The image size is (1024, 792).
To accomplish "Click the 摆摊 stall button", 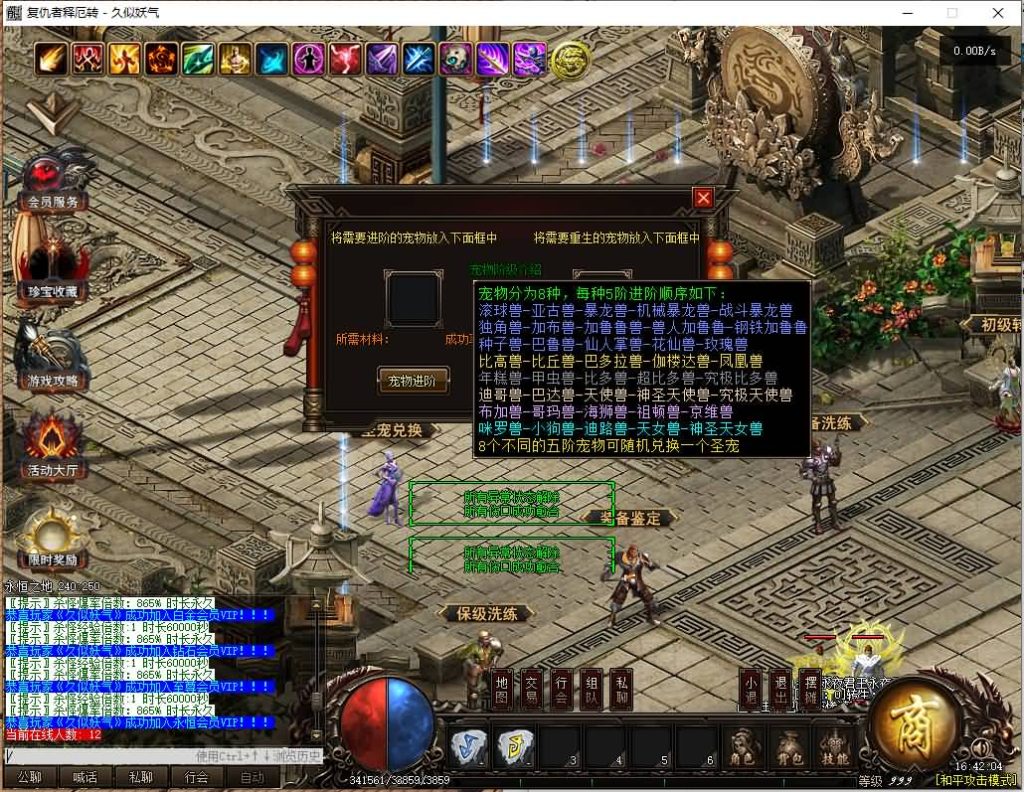I will 810,687.
